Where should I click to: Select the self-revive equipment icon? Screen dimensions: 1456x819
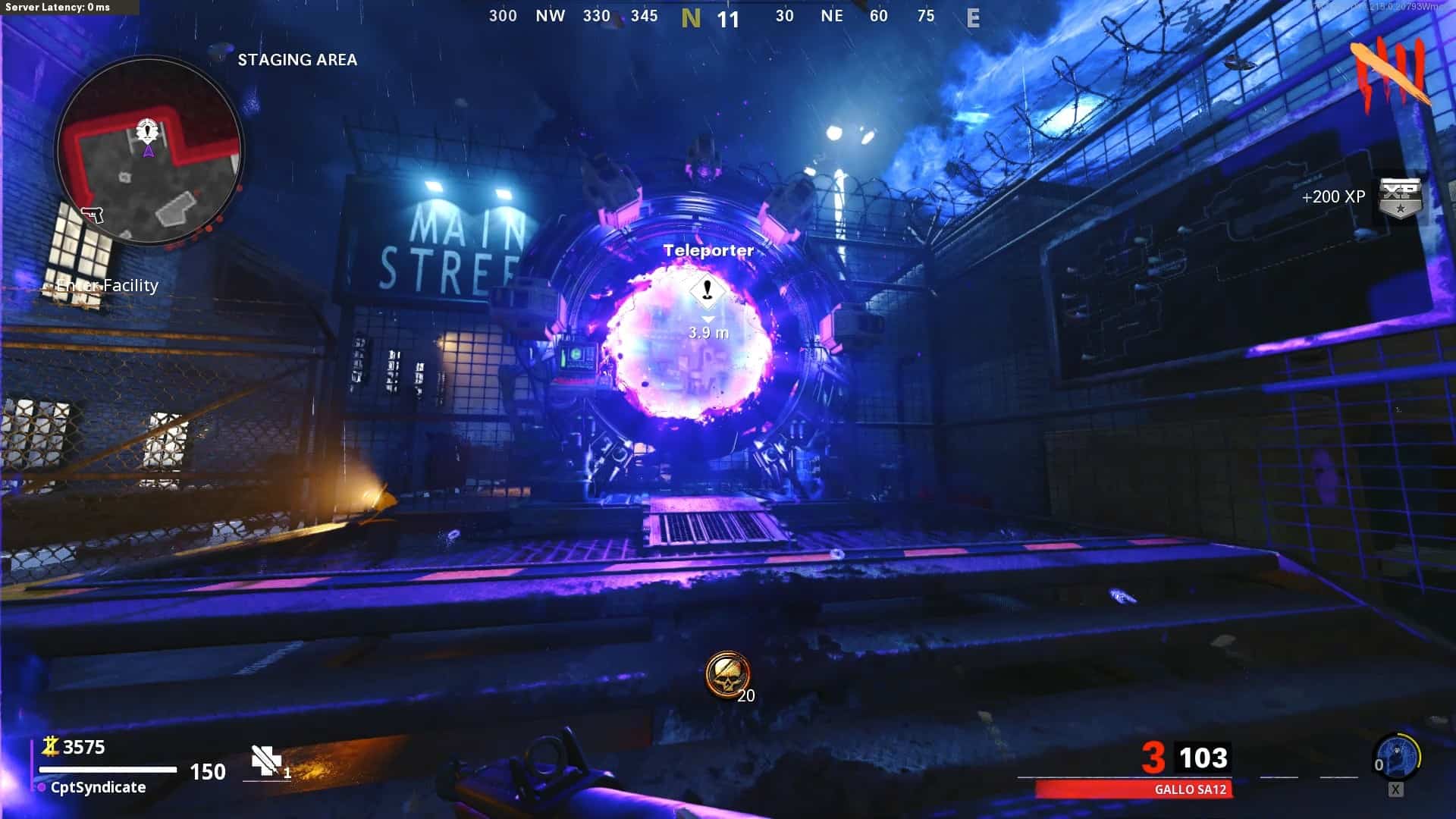[266, 761]
